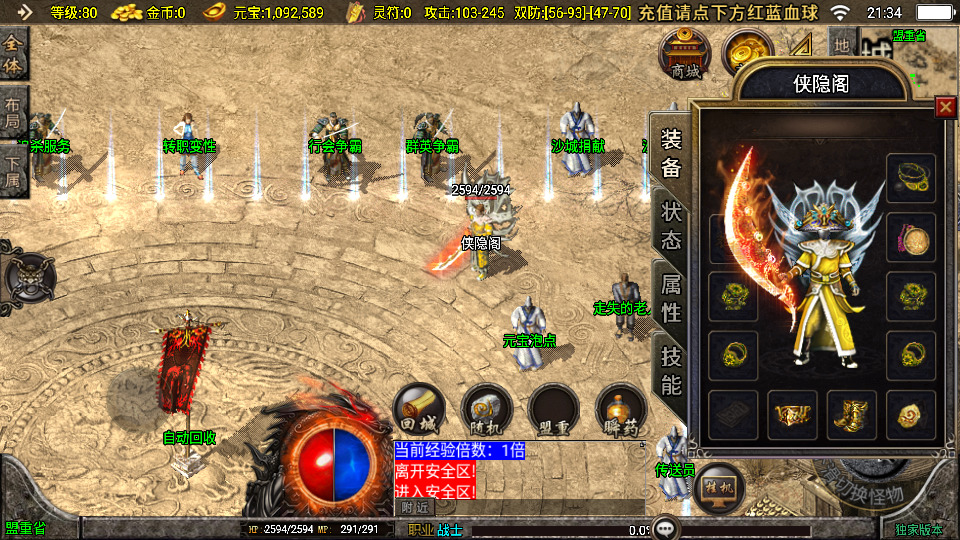Tap the 盟重 teleport button
The height and width of the screenshot is (540, 960).
(553, 408)
